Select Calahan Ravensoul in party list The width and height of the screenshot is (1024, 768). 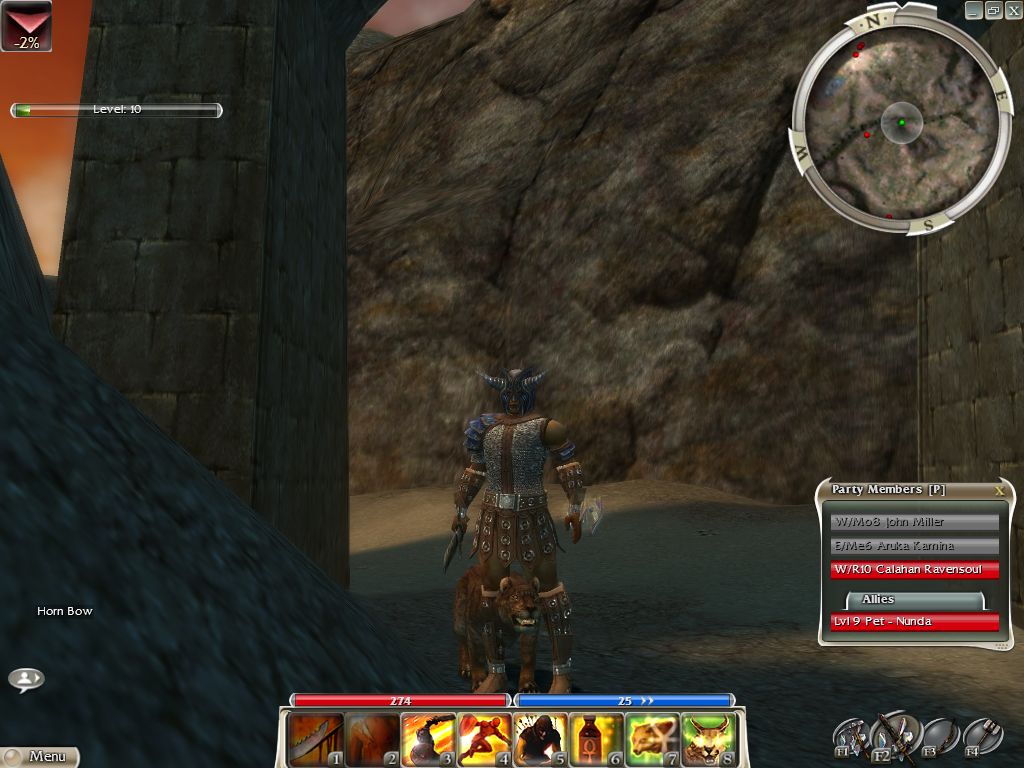[914, 570]
